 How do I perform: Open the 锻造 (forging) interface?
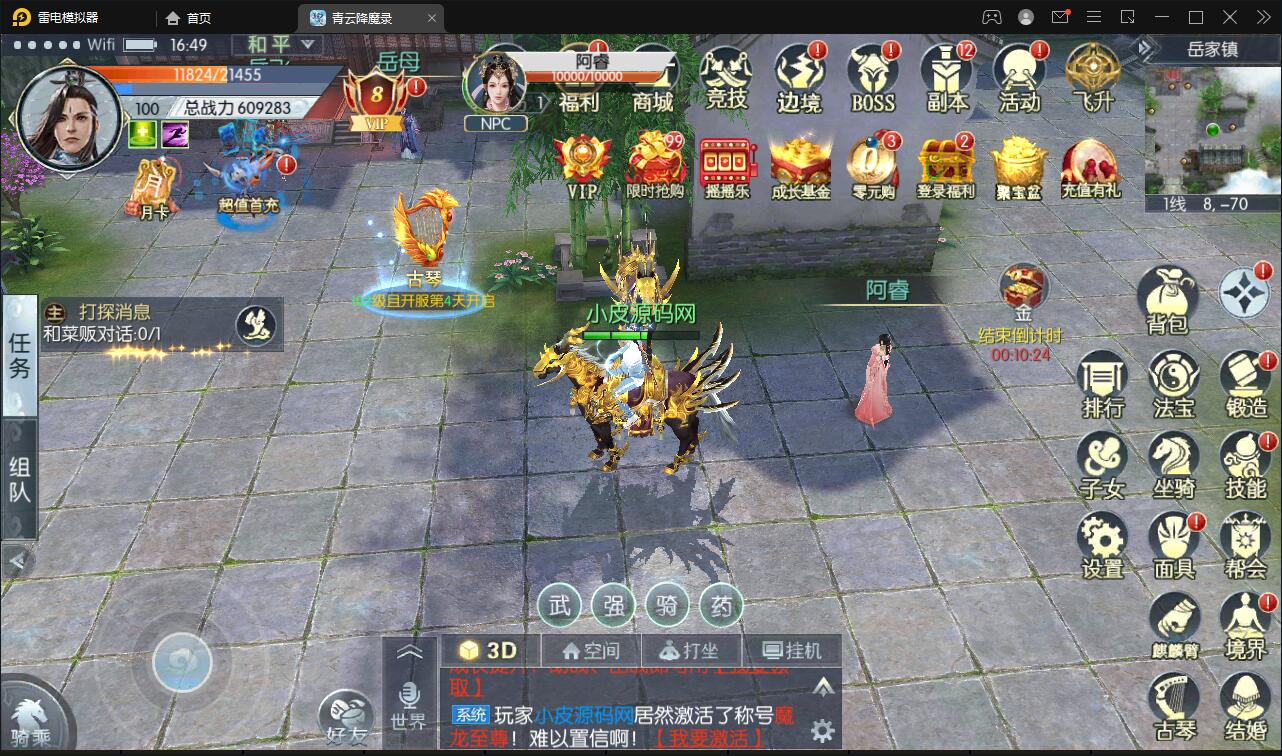coord(1245,383)
